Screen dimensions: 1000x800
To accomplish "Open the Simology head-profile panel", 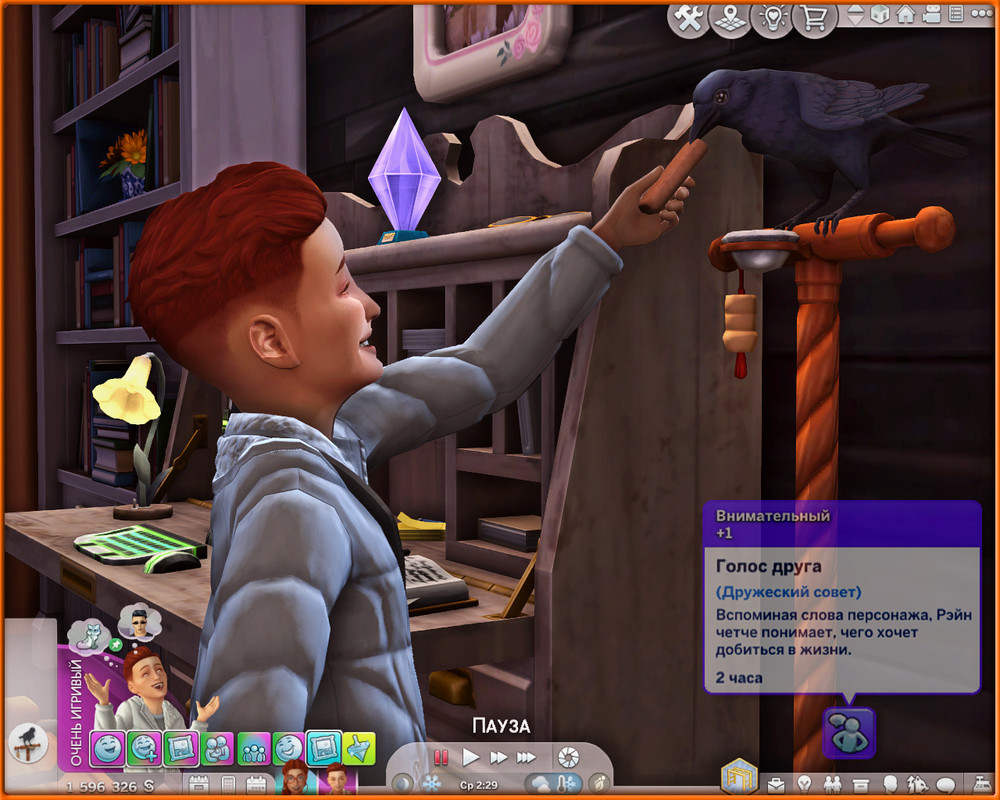I will click(889, 783).
